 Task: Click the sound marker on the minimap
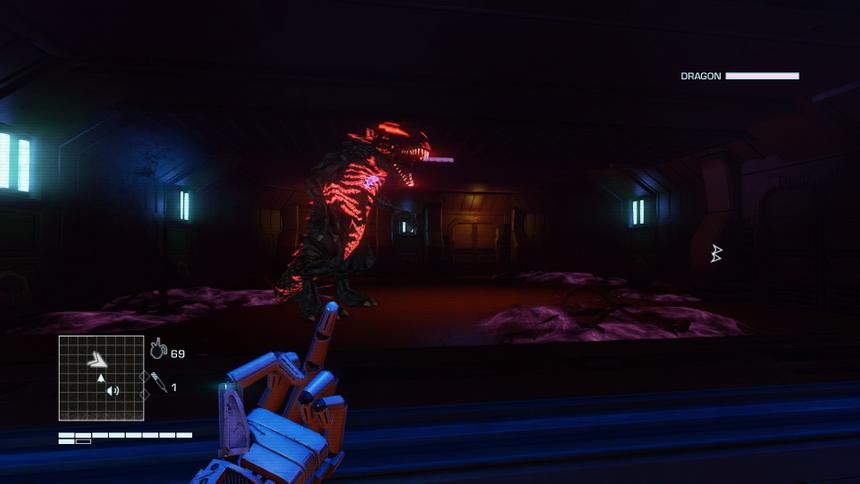[x=113, y=390]
